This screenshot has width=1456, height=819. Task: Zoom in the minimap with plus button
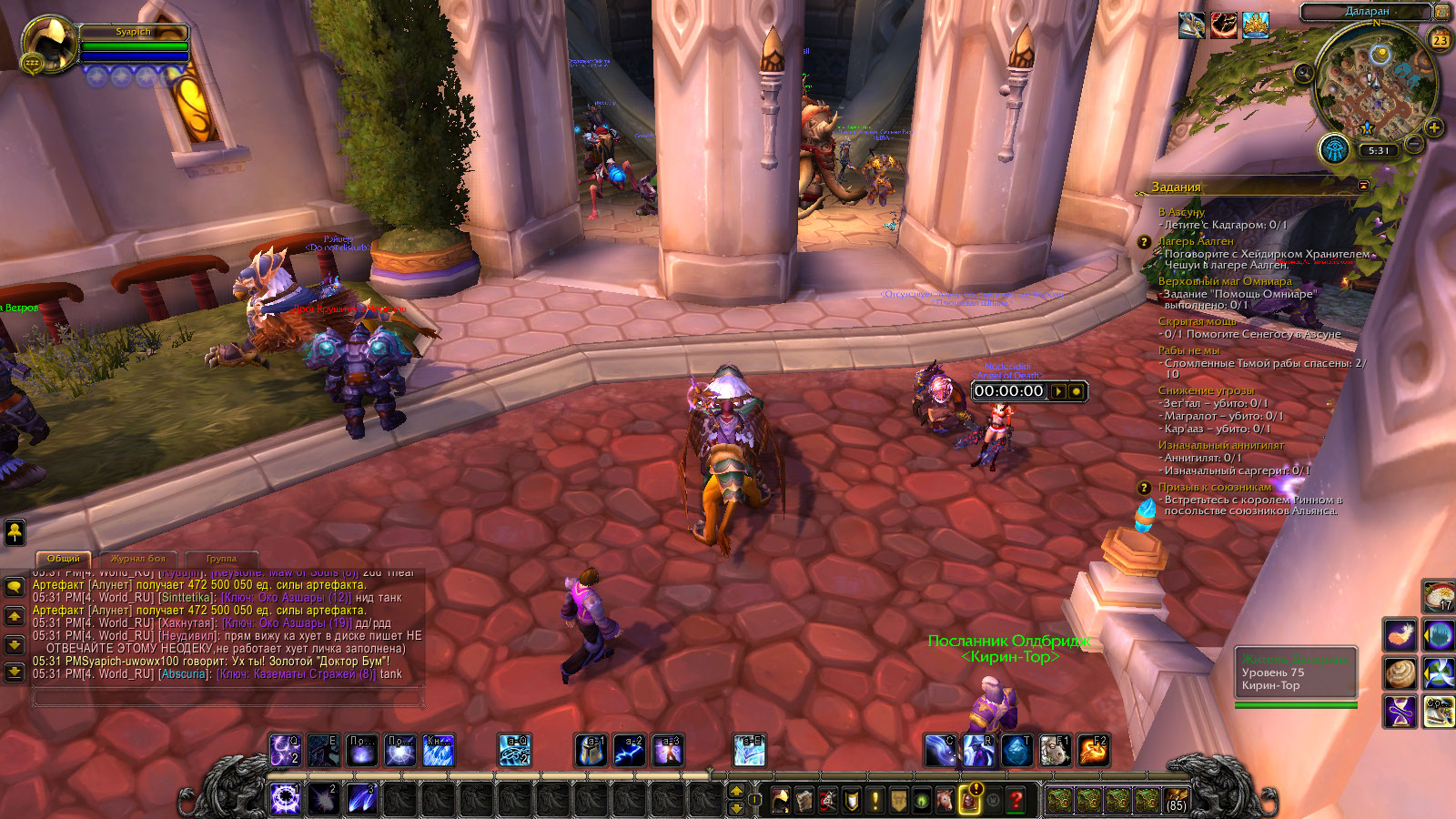point(1434,127)
